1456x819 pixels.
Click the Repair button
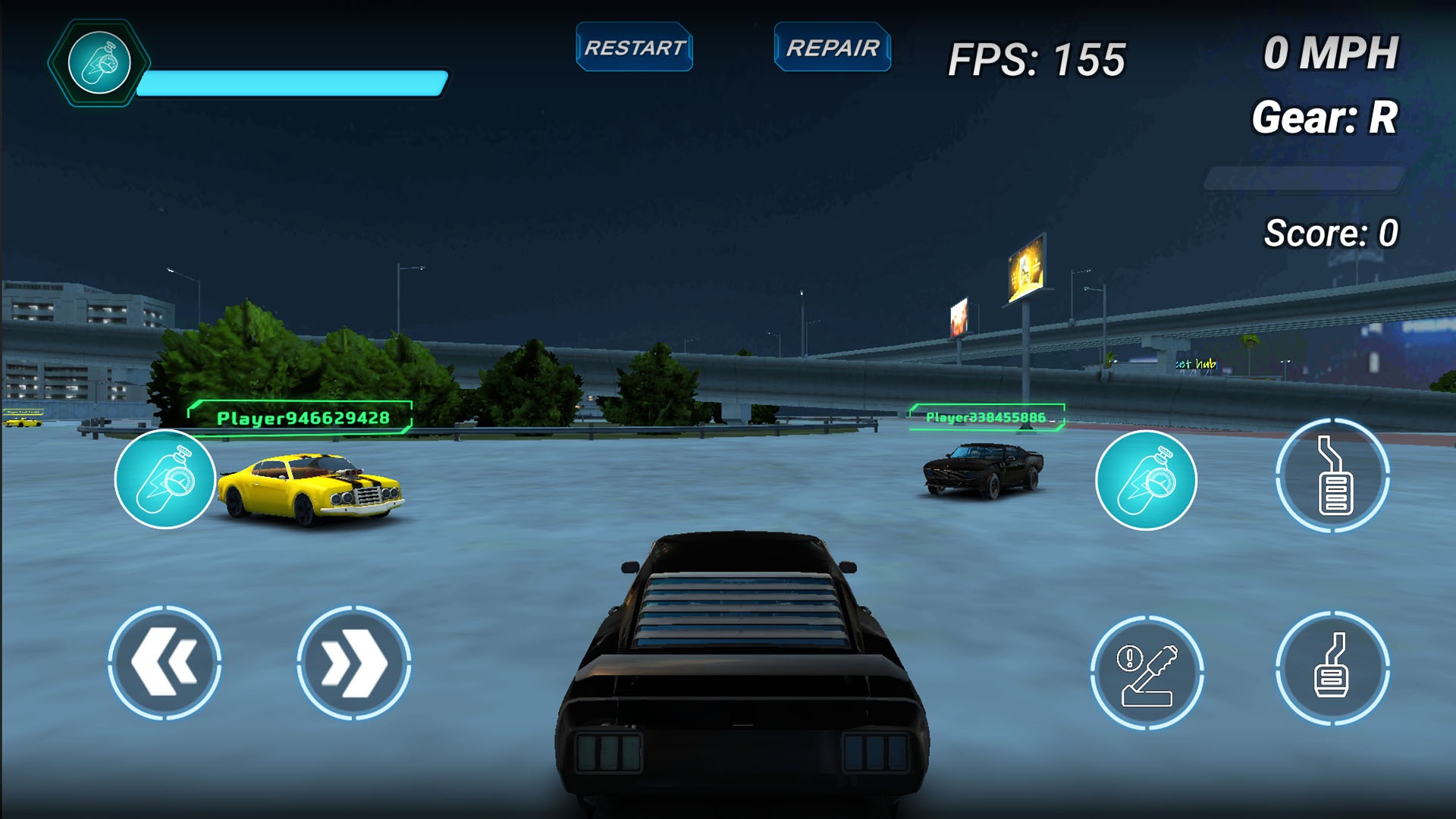(832, 49)
